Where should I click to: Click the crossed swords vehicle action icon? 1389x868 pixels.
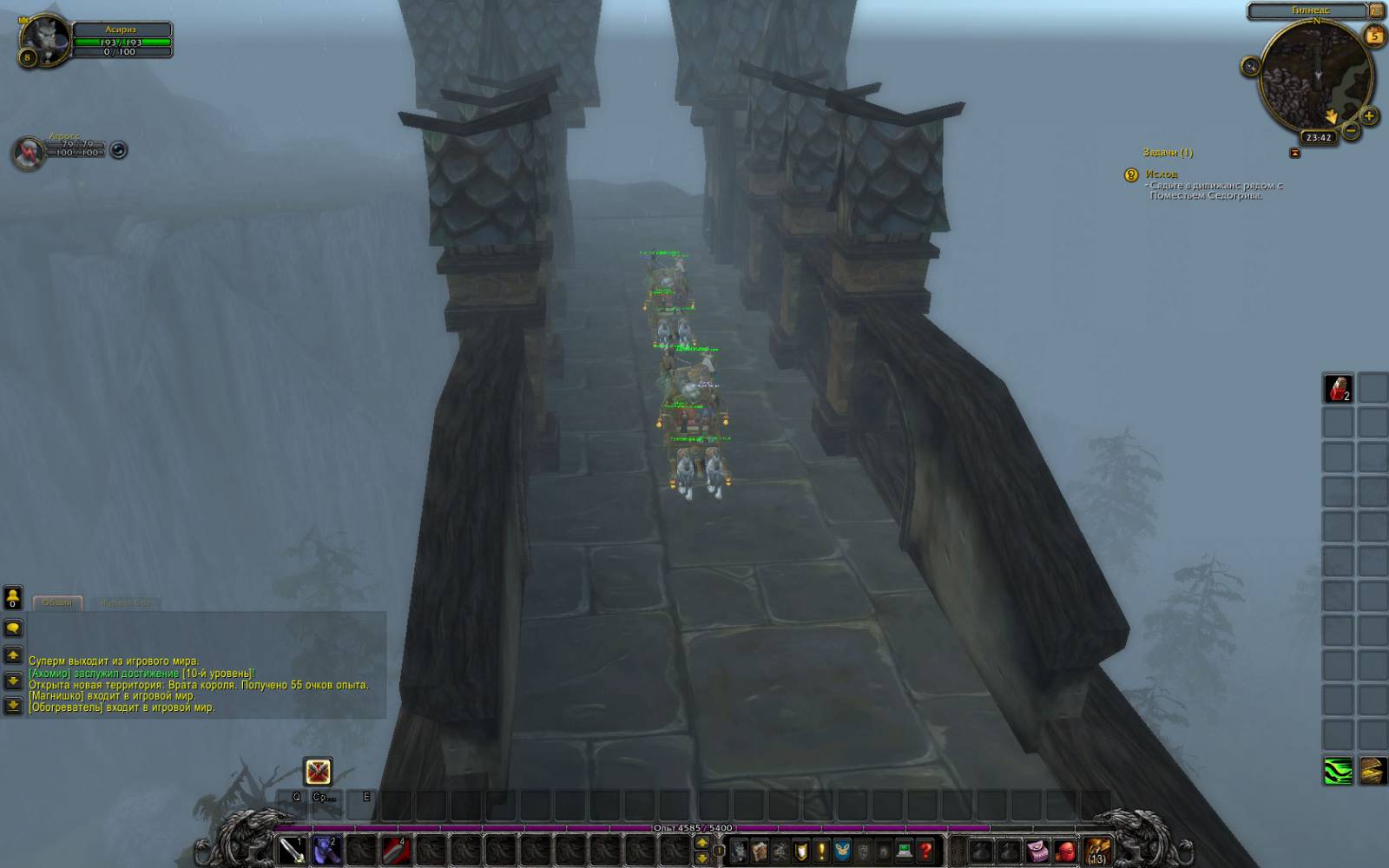click(318, 771)
